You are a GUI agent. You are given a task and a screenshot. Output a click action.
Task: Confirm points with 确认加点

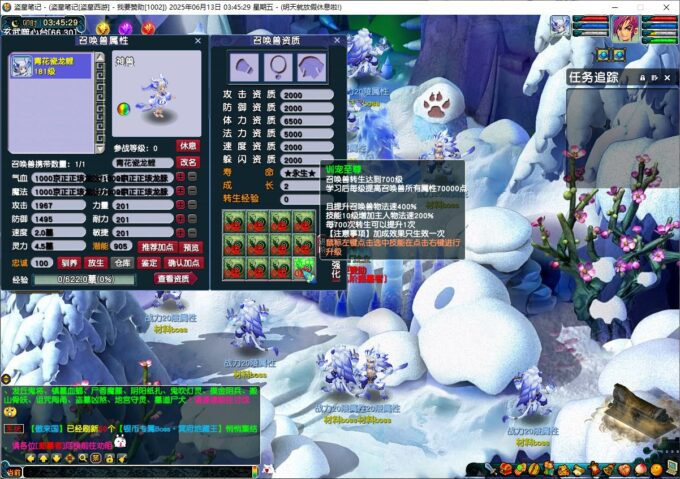(183, 263)
